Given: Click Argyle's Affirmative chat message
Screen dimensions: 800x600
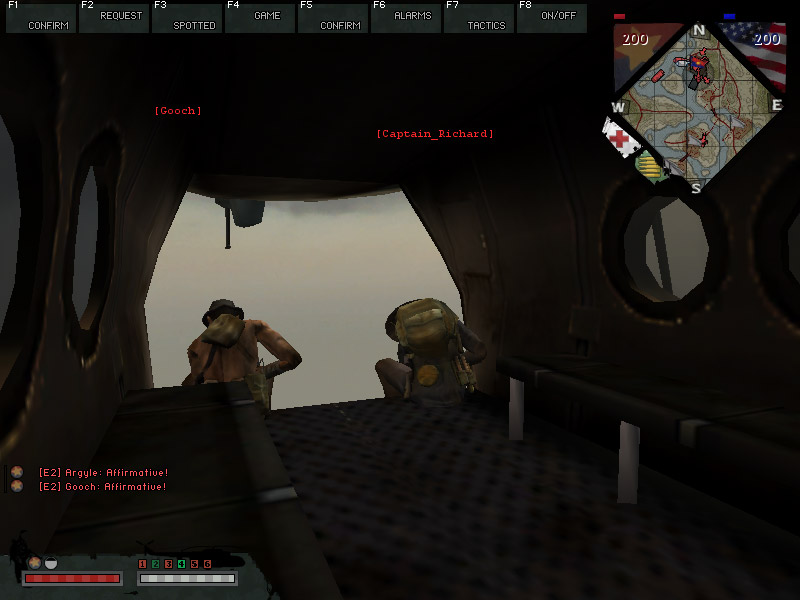Looking at the screenshot, I should (x=102, y=472).
